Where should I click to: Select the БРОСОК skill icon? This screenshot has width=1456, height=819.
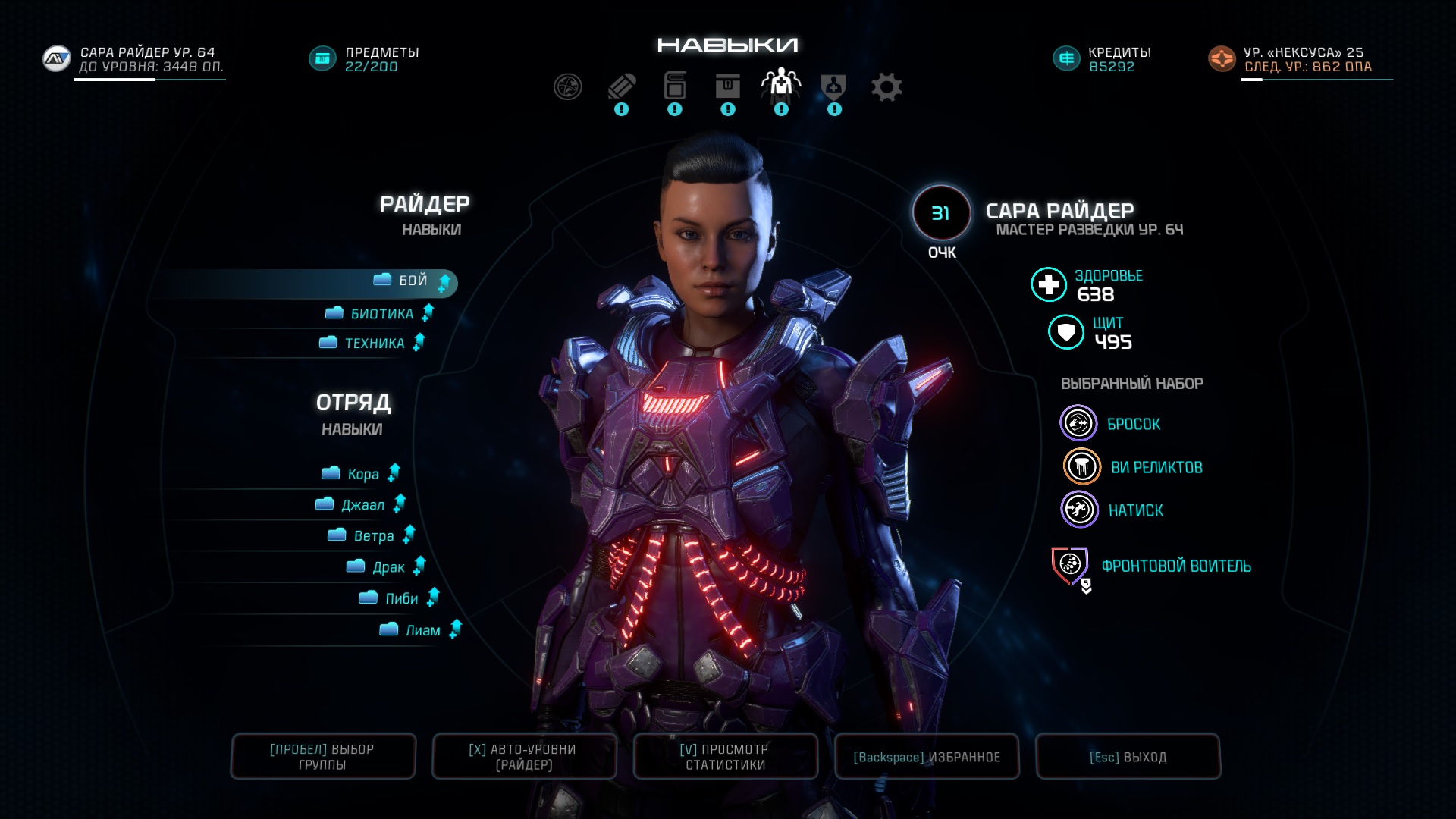pos(1078,423)
